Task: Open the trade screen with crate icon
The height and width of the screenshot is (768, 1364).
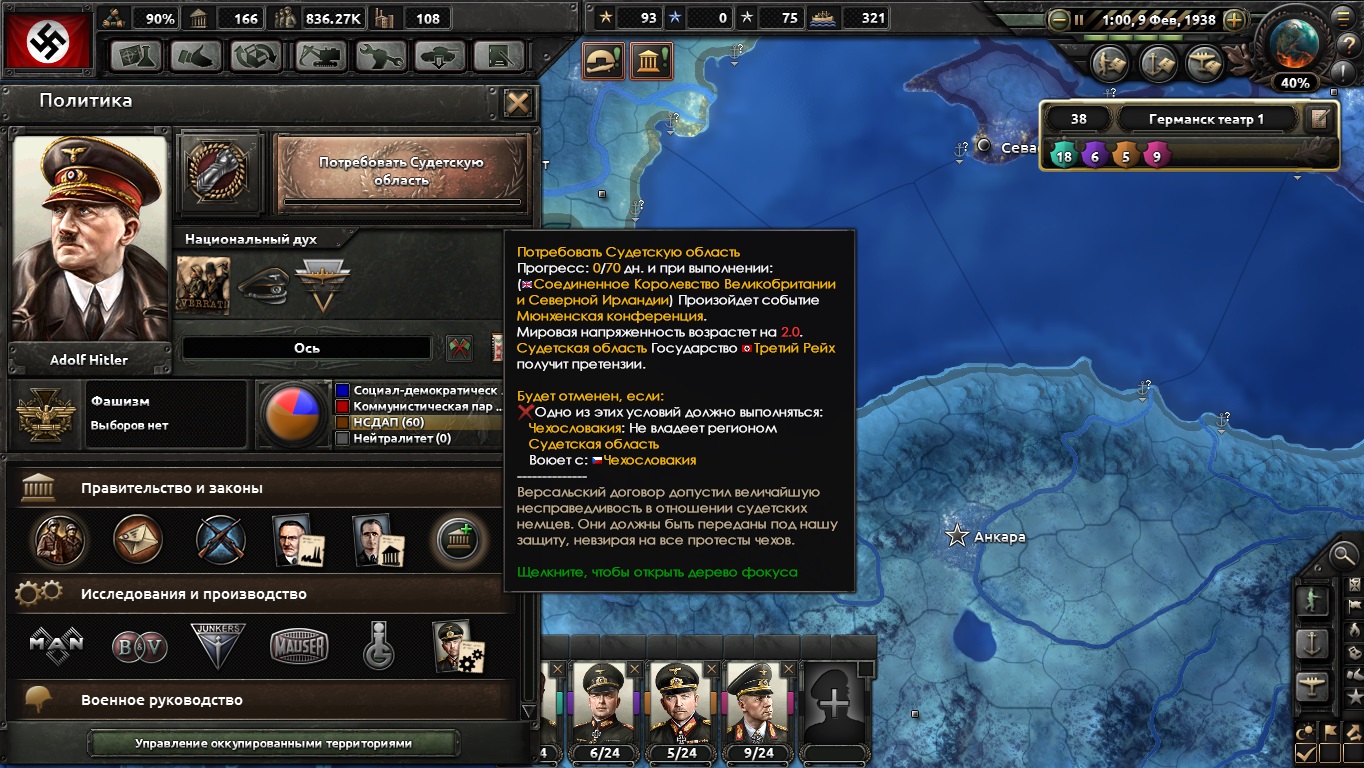Action: point(256,56)
